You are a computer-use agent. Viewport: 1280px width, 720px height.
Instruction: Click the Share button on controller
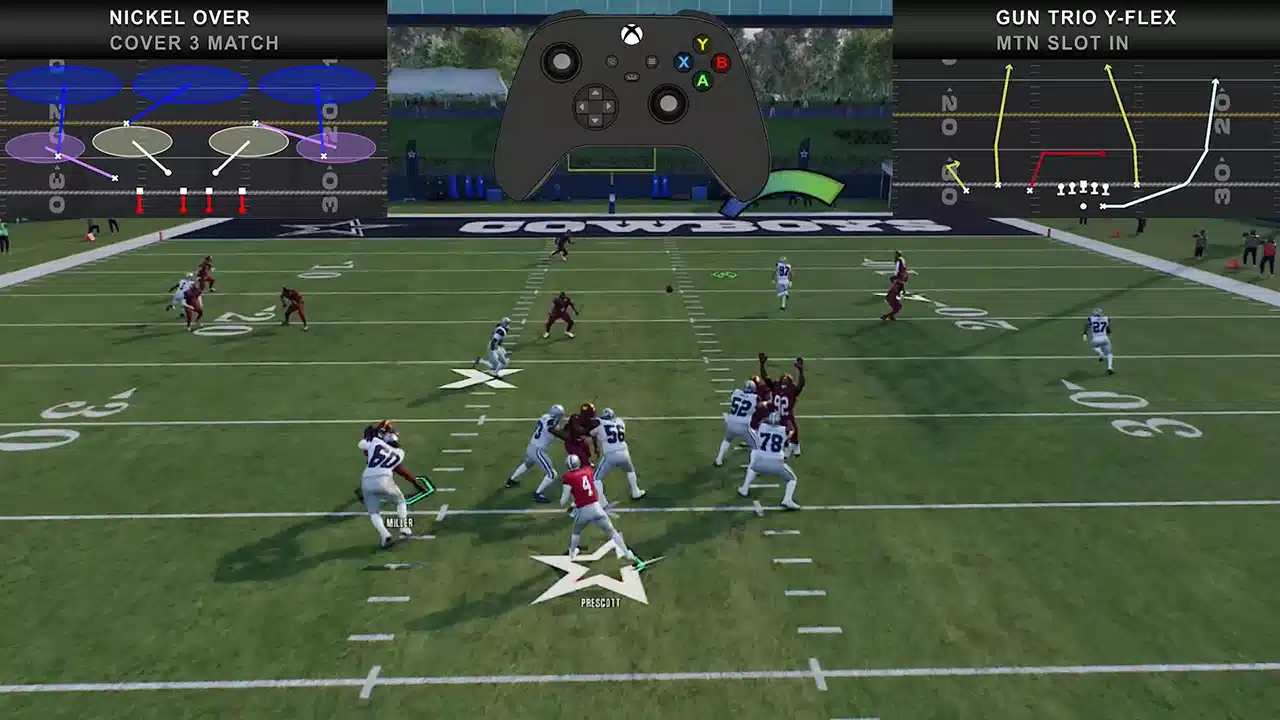pyautogui.click(x=631, y=77)
